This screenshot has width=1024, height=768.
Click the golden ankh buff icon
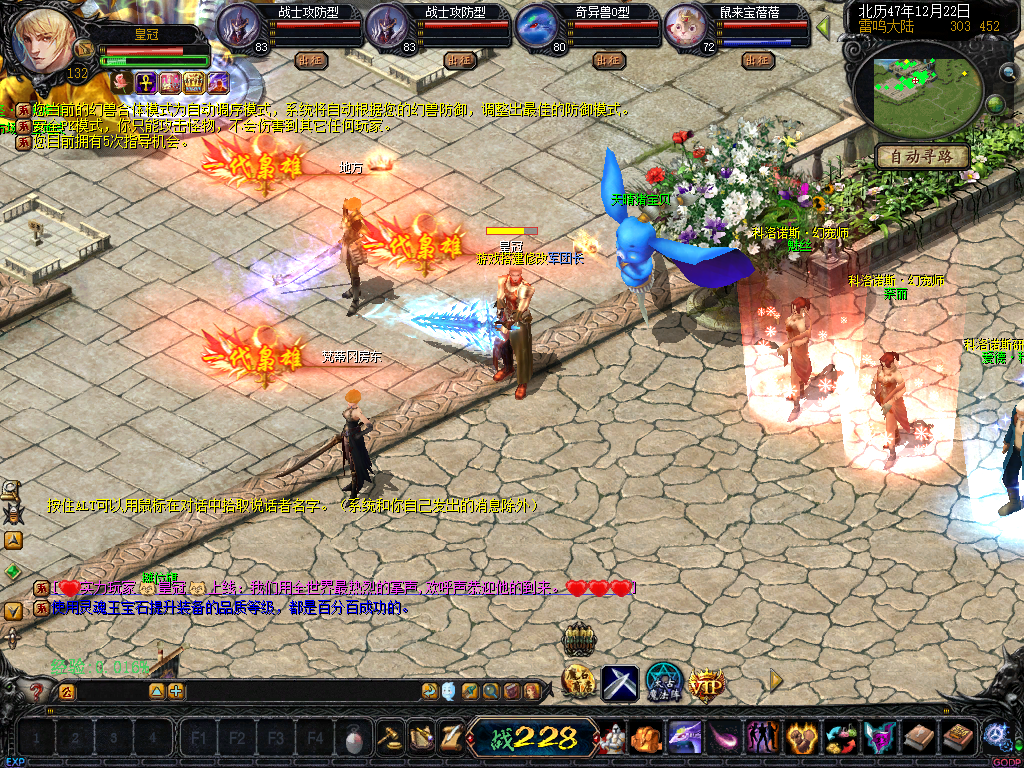144,81
